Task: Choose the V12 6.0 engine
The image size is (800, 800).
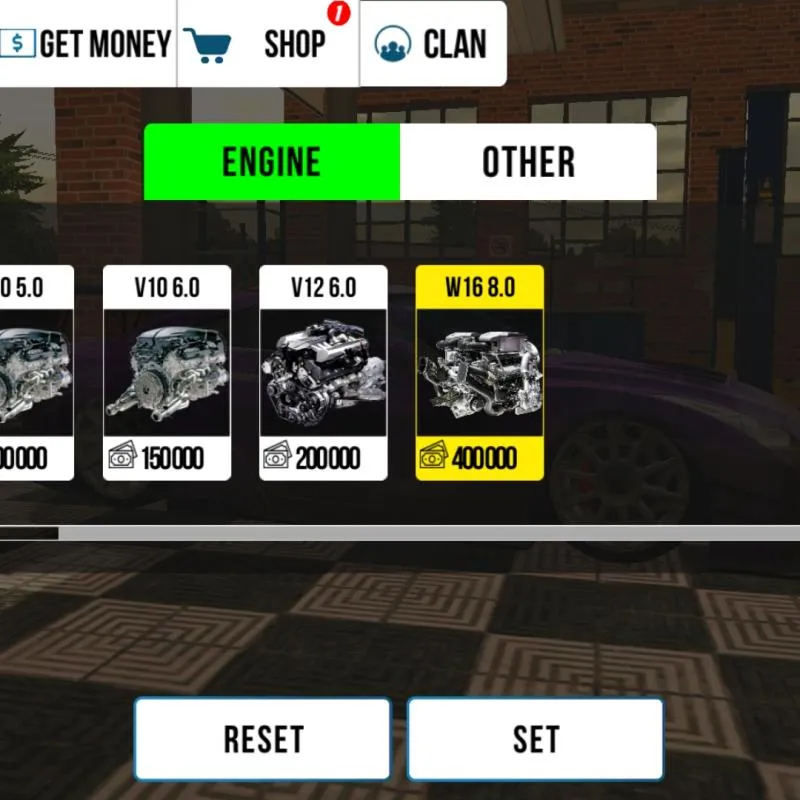Action: (323, 372)
